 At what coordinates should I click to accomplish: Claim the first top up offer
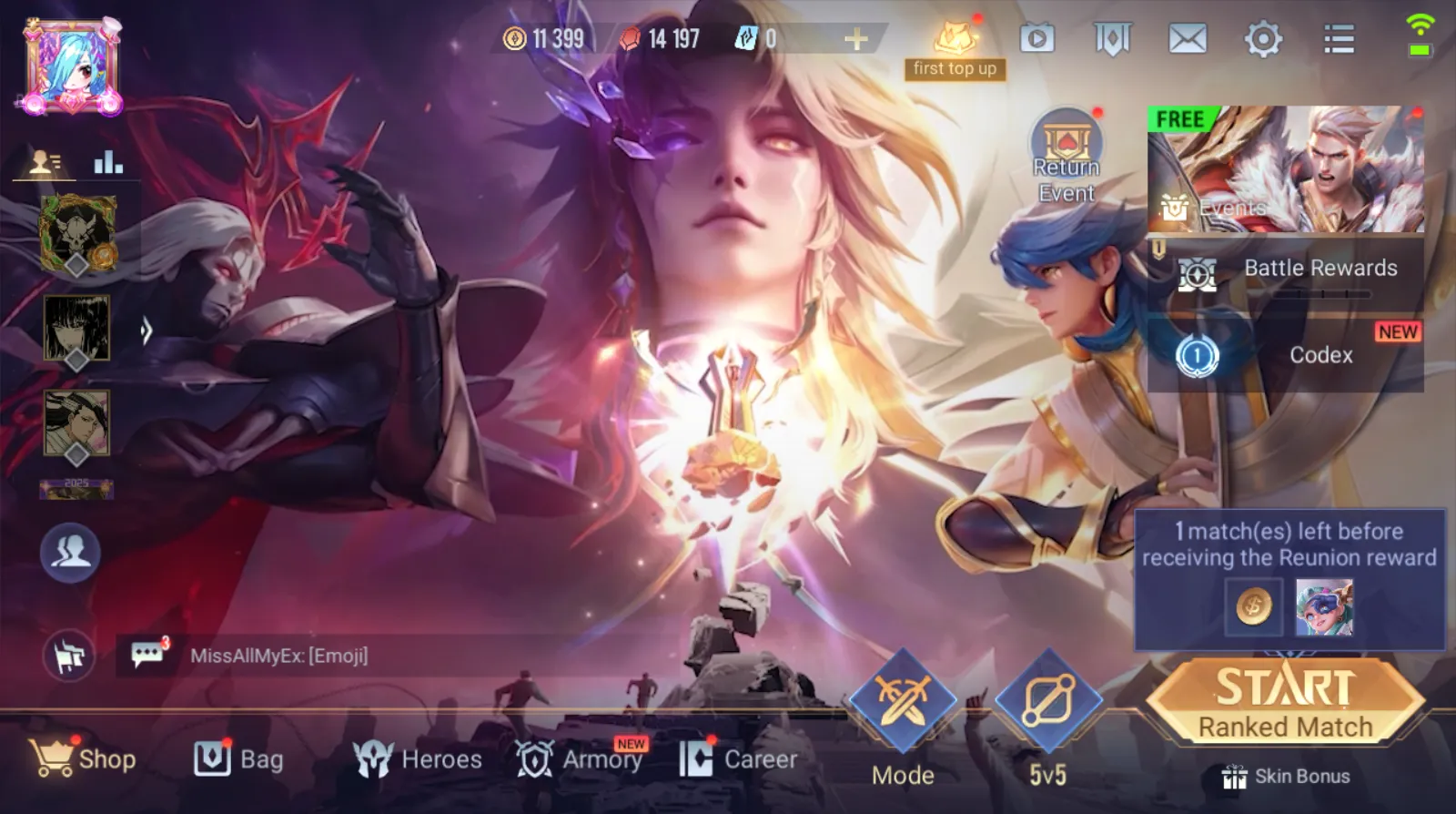(955, 48)
